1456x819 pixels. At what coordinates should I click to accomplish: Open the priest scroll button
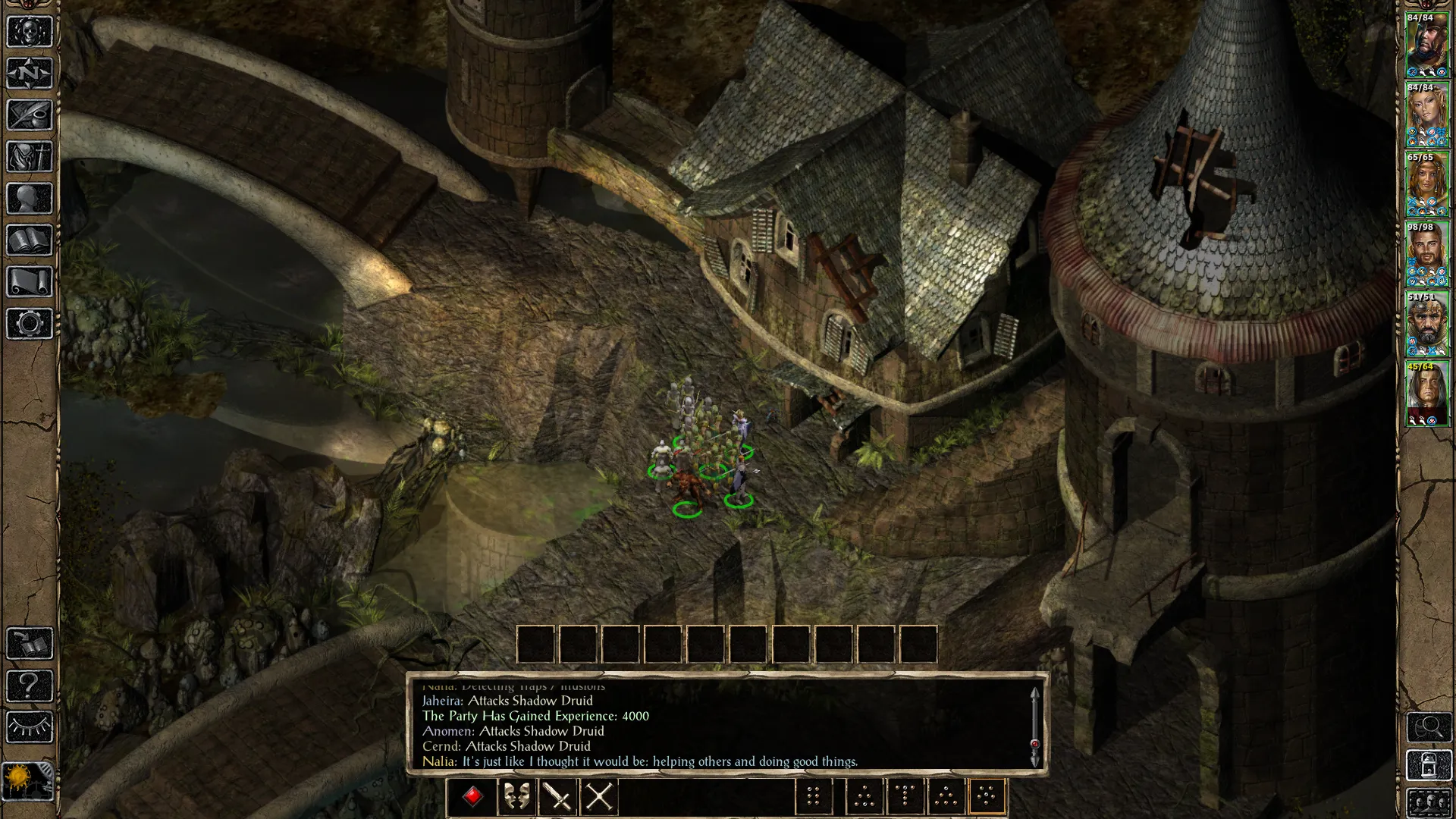pos(30,282)
